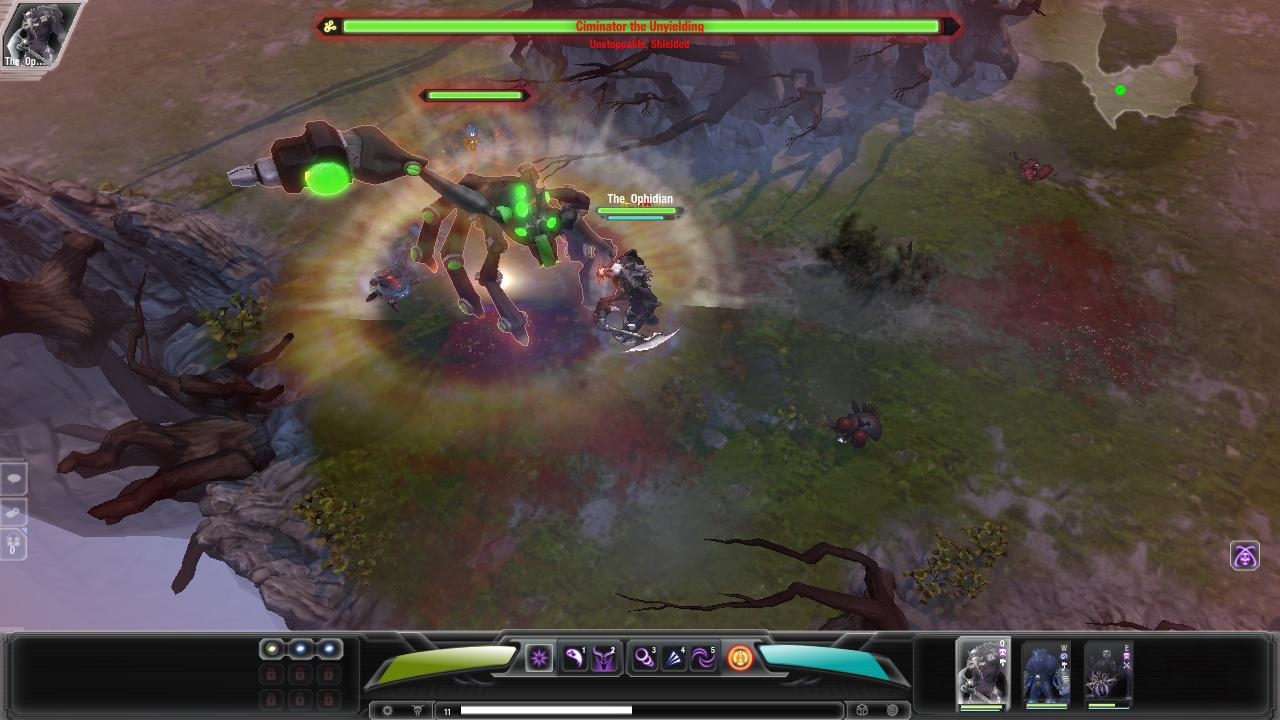Trigger squad ability 3 with the orbs icon
Image resolution: width=1280 pixels, height=720 pixels.
(645, 658)
